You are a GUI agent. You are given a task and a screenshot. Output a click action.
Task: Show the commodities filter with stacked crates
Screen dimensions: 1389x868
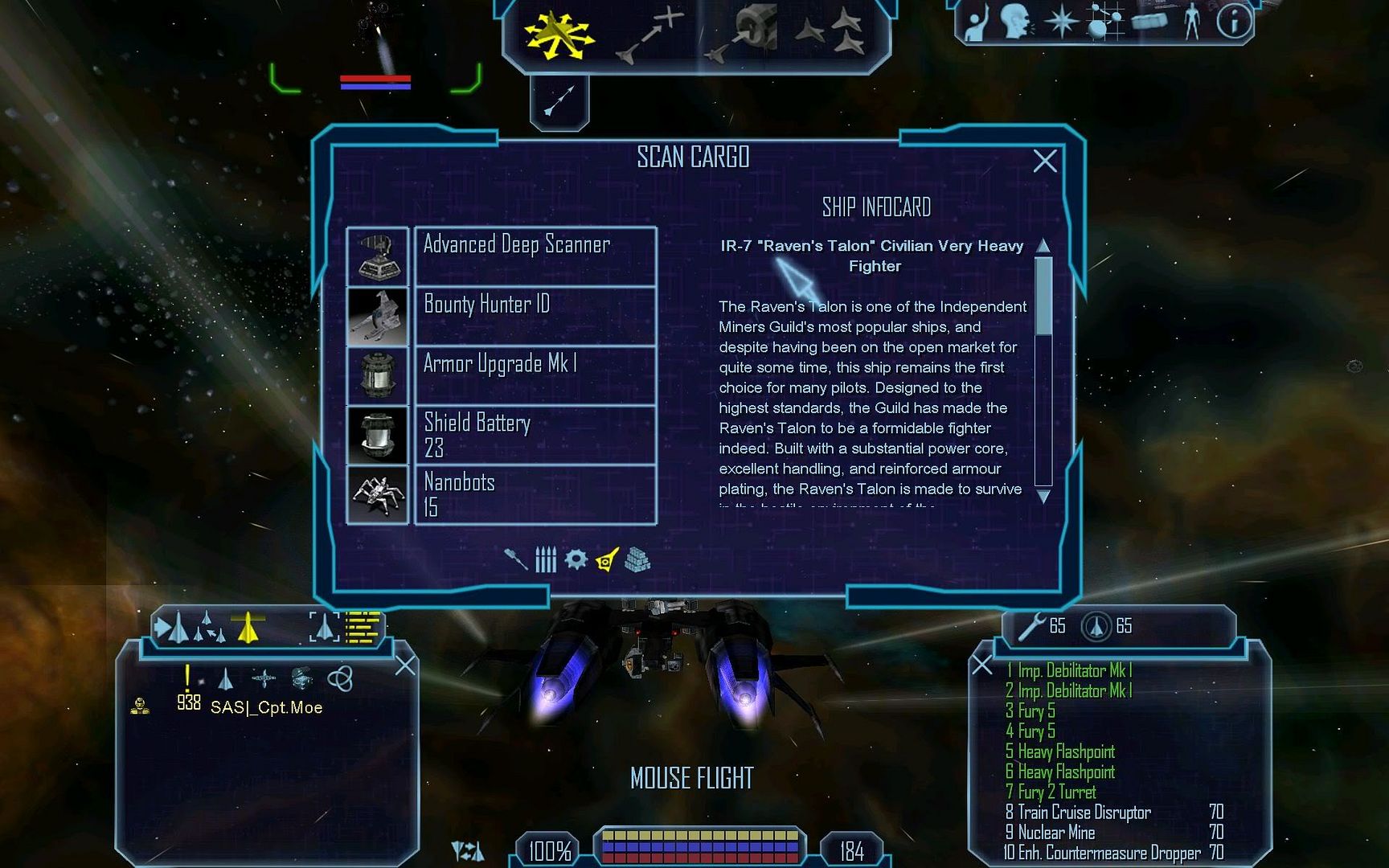point(637,559)
